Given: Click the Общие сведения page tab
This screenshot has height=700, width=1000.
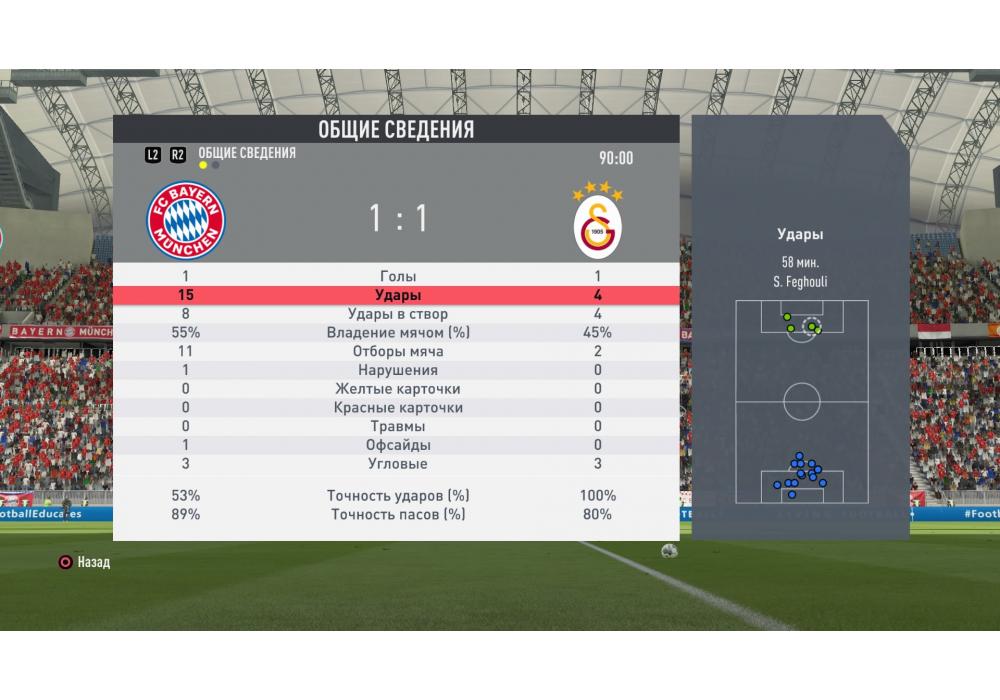Looking at the screenshot, I should [x=246, y=153].
